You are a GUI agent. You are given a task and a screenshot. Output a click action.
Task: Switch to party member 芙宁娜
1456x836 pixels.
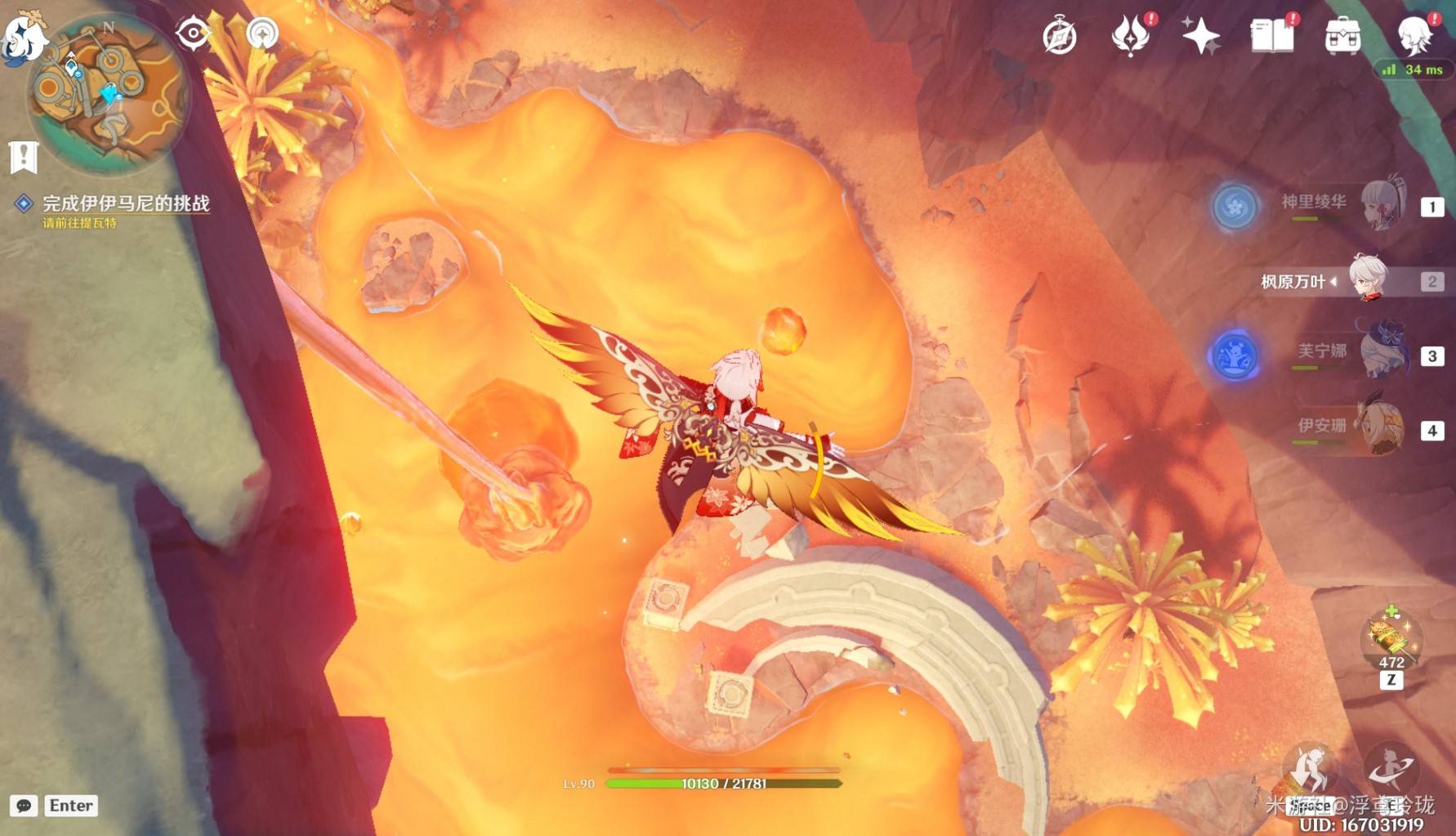point(1382,353)
